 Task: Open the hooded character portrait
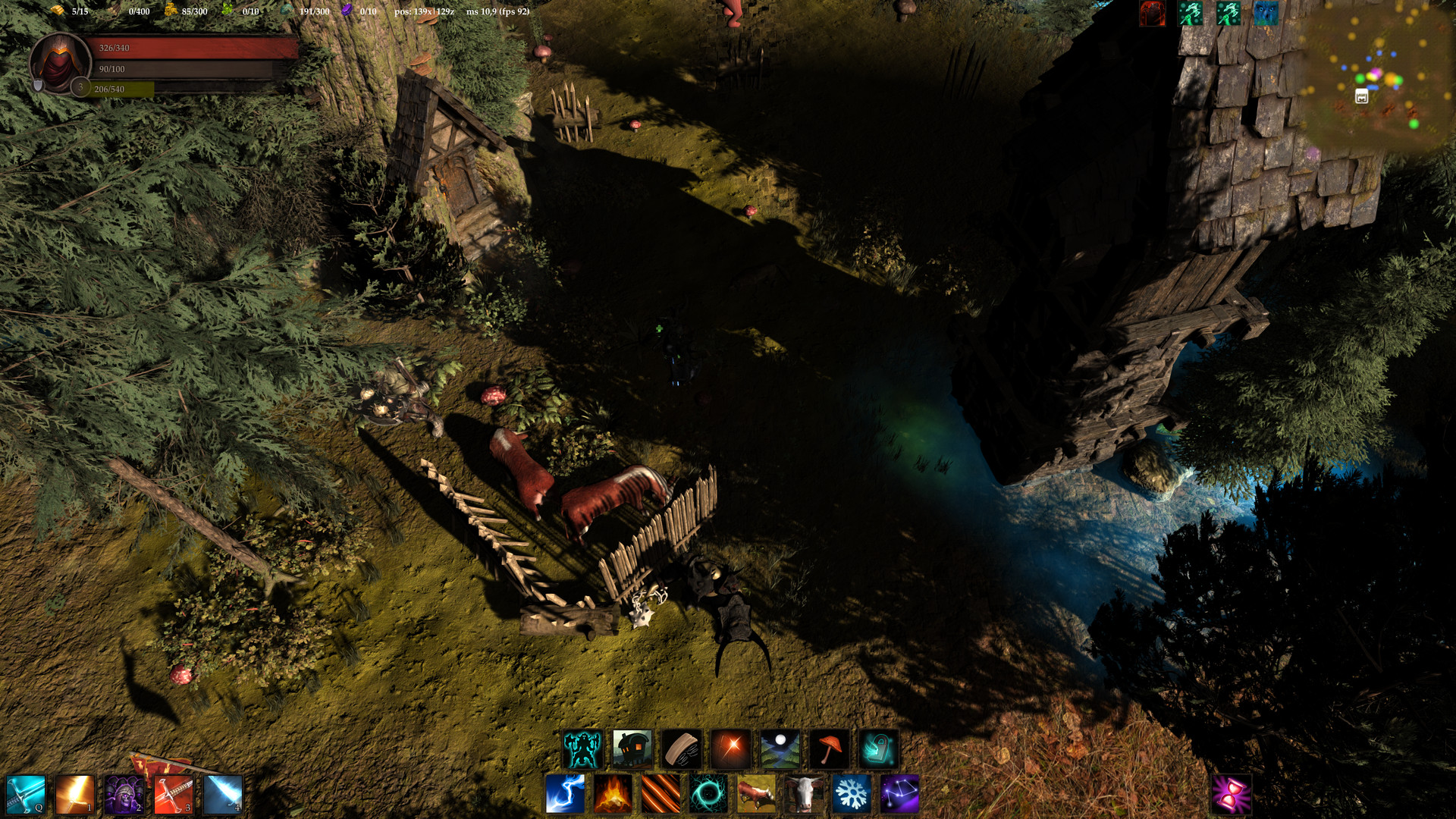click(61, 61)
